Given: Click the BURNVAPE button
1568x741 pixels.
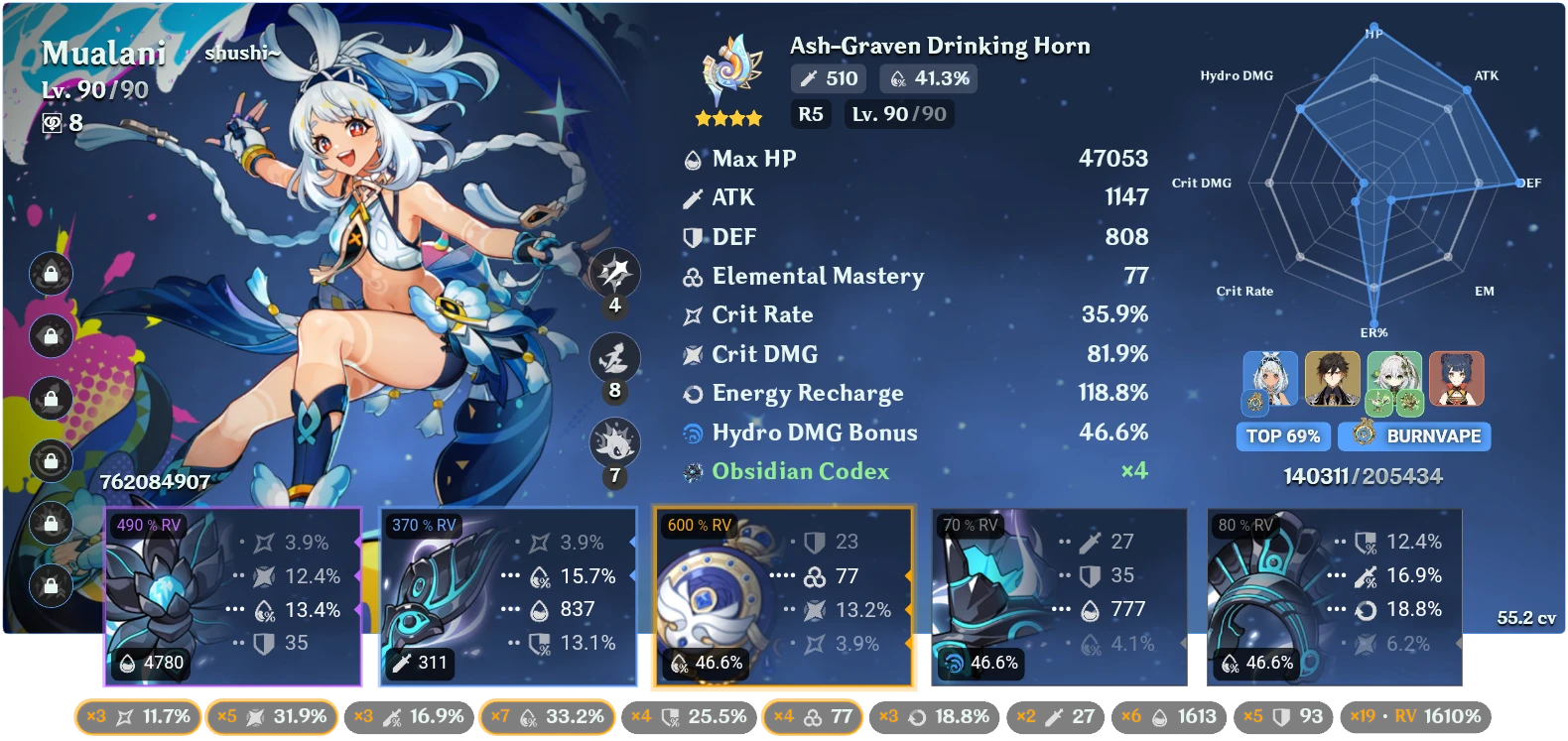Looking at the screenshot, I should (x=1413, y=435).
